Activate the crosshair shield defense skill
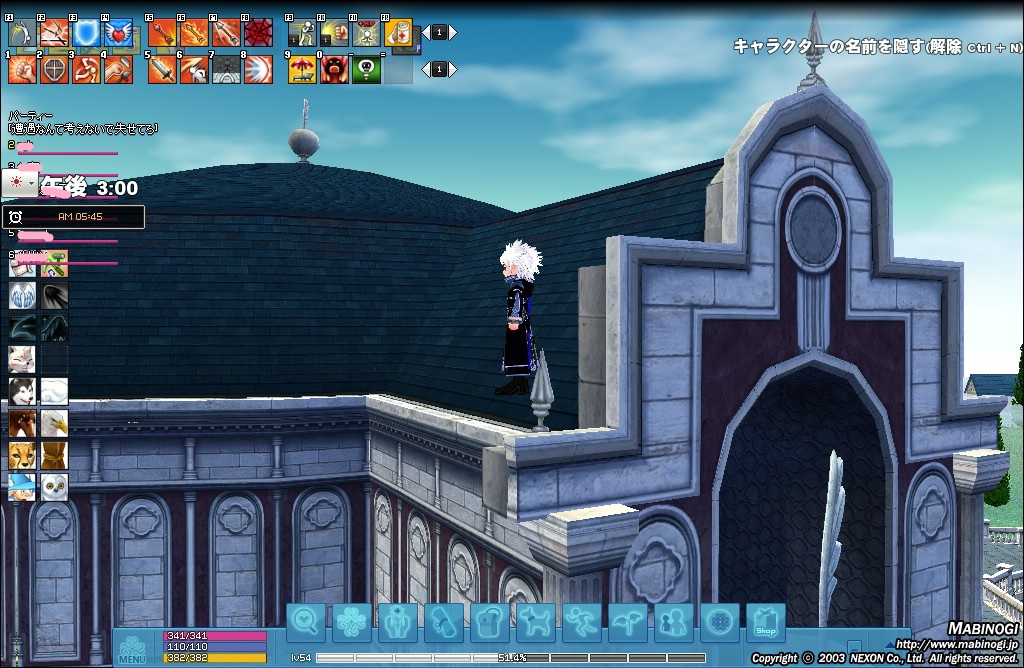 (x=55, y=69)
